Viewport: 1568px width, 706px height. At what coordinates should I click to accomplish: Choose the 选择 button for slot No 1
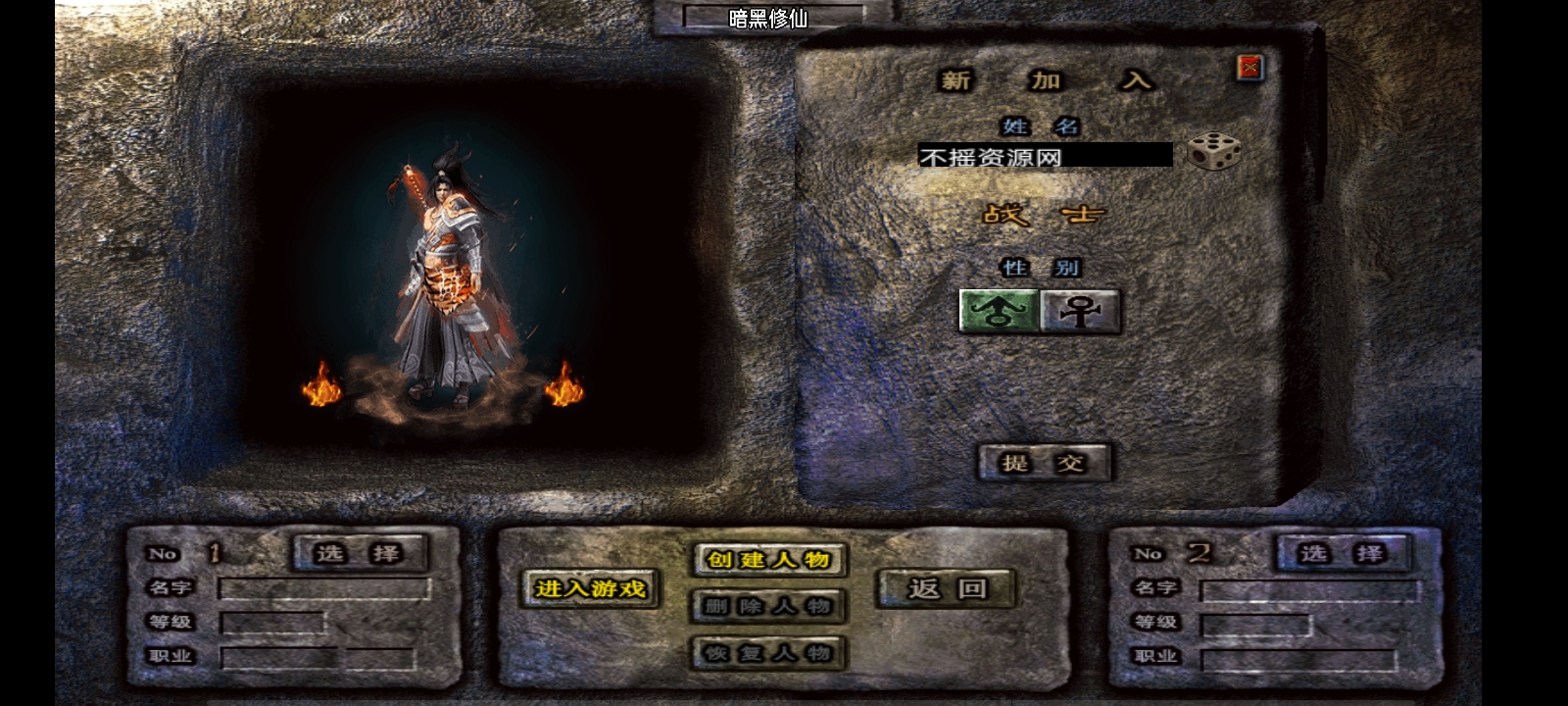pos(360,554)
